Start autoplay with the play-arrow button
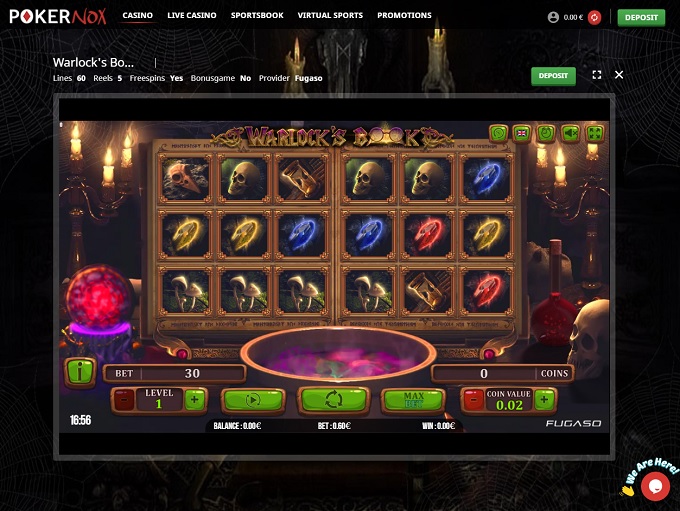The height and width of the screenshot is (511, 680). click(252, 400)
